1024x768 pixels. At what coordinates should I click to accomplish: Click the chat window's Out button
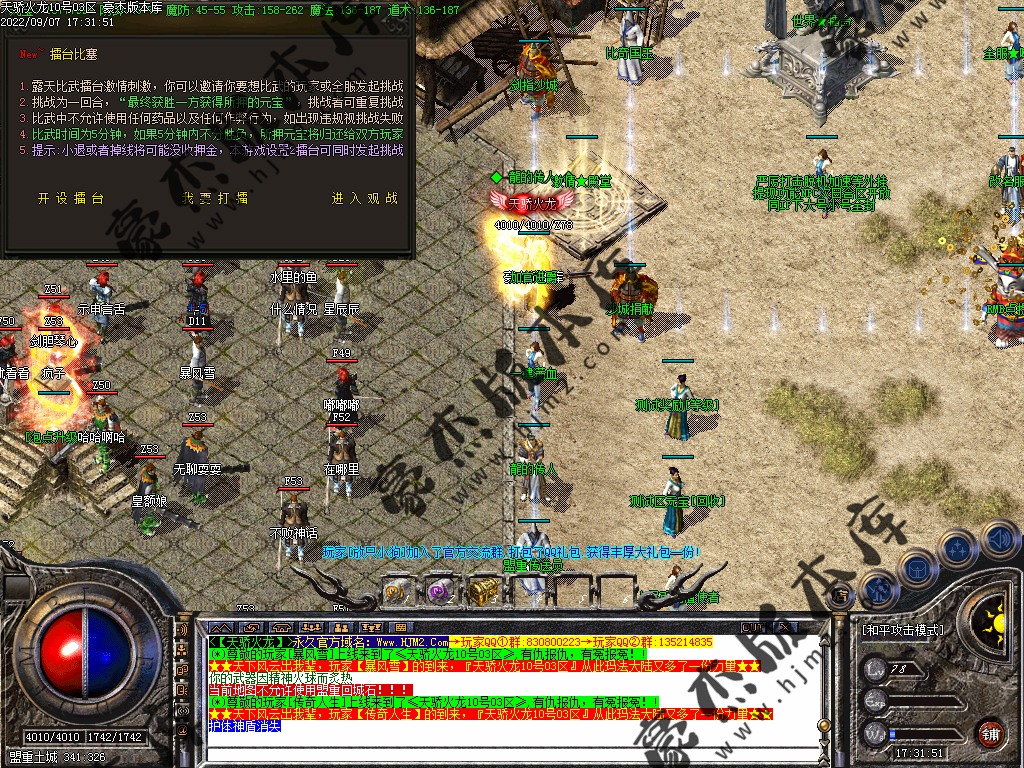click(751, 627)
